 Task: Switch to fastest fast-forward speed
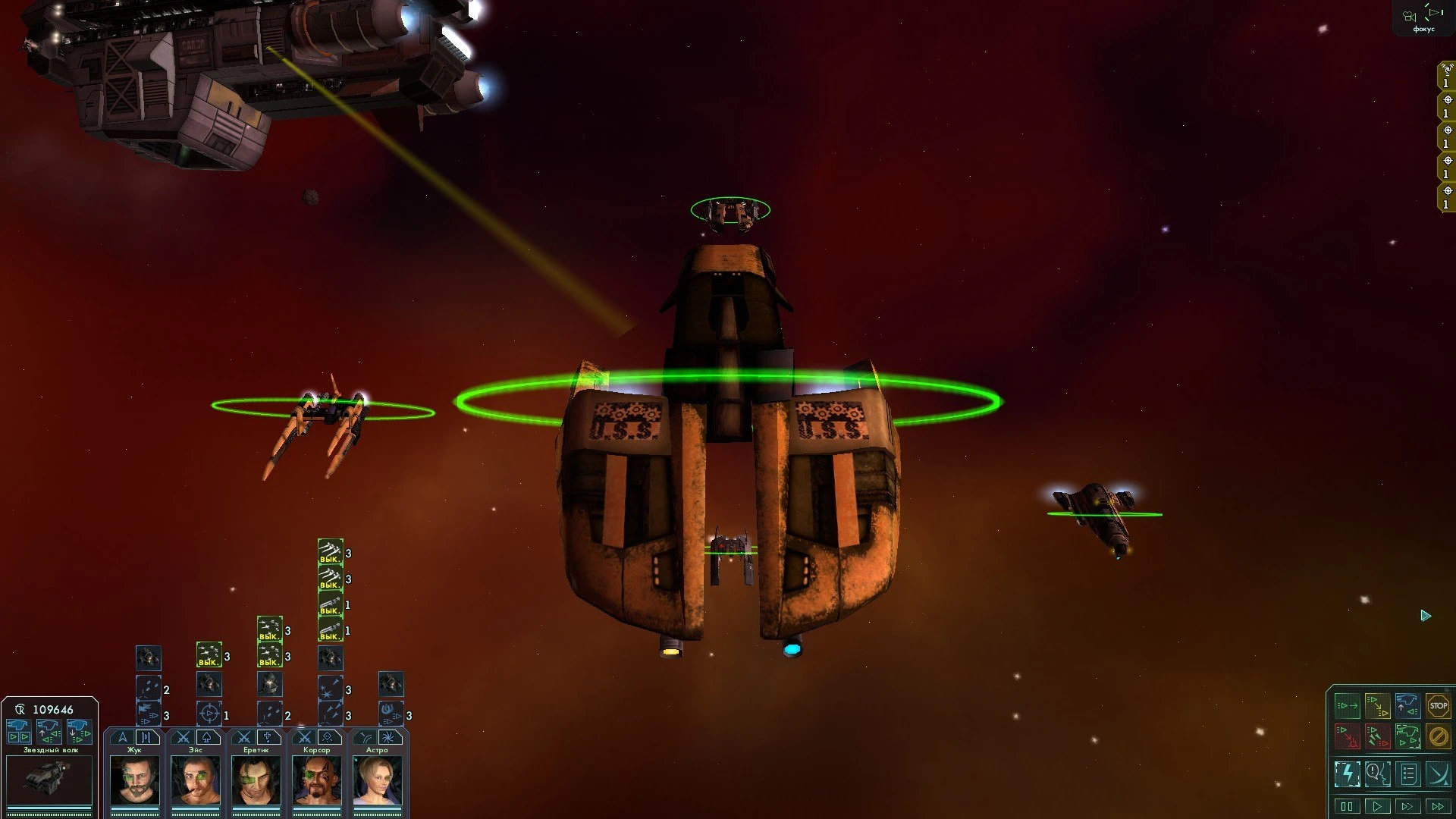tap(1438, 806)
